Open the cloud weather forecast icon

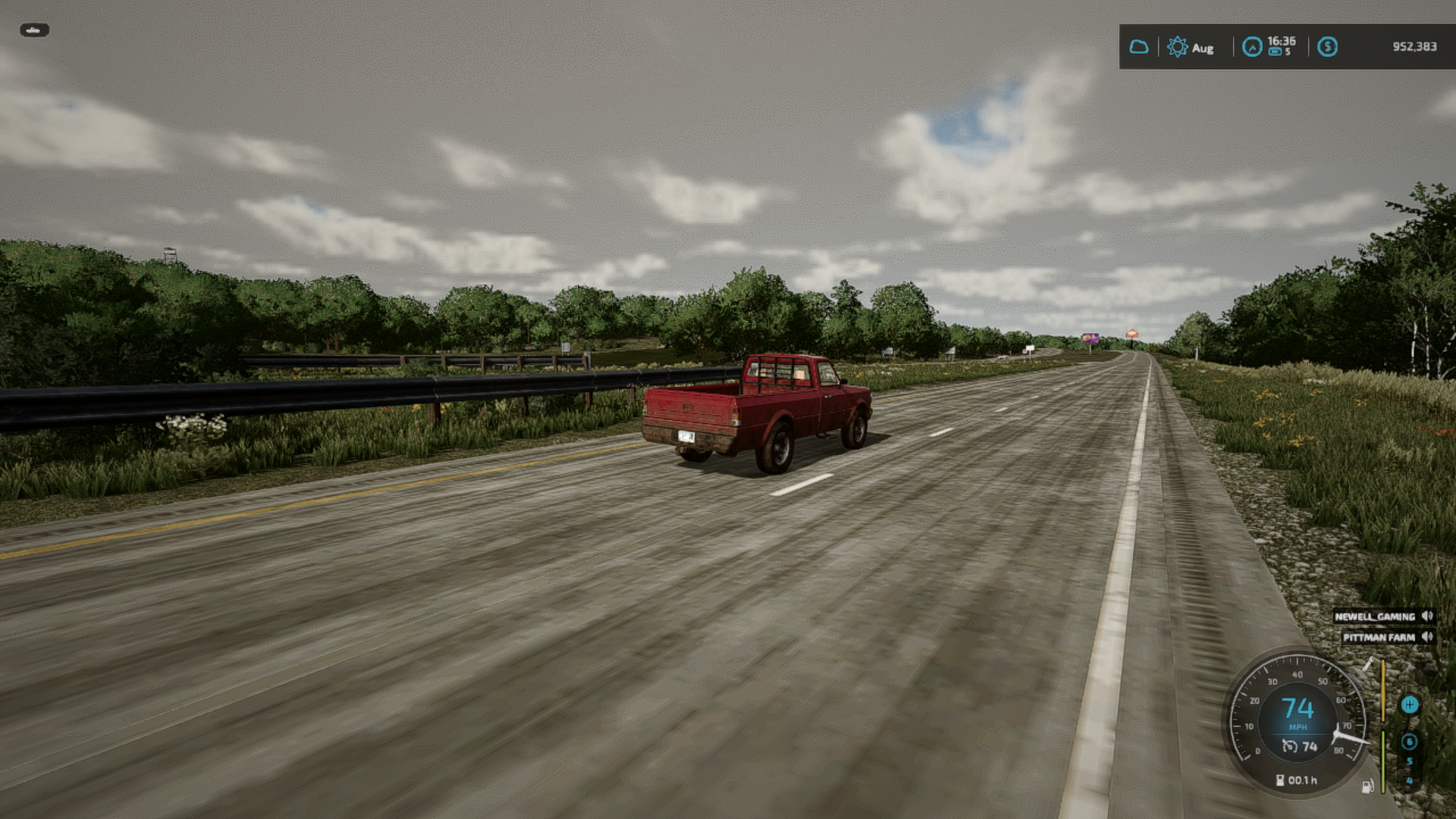pos(1138,47)
